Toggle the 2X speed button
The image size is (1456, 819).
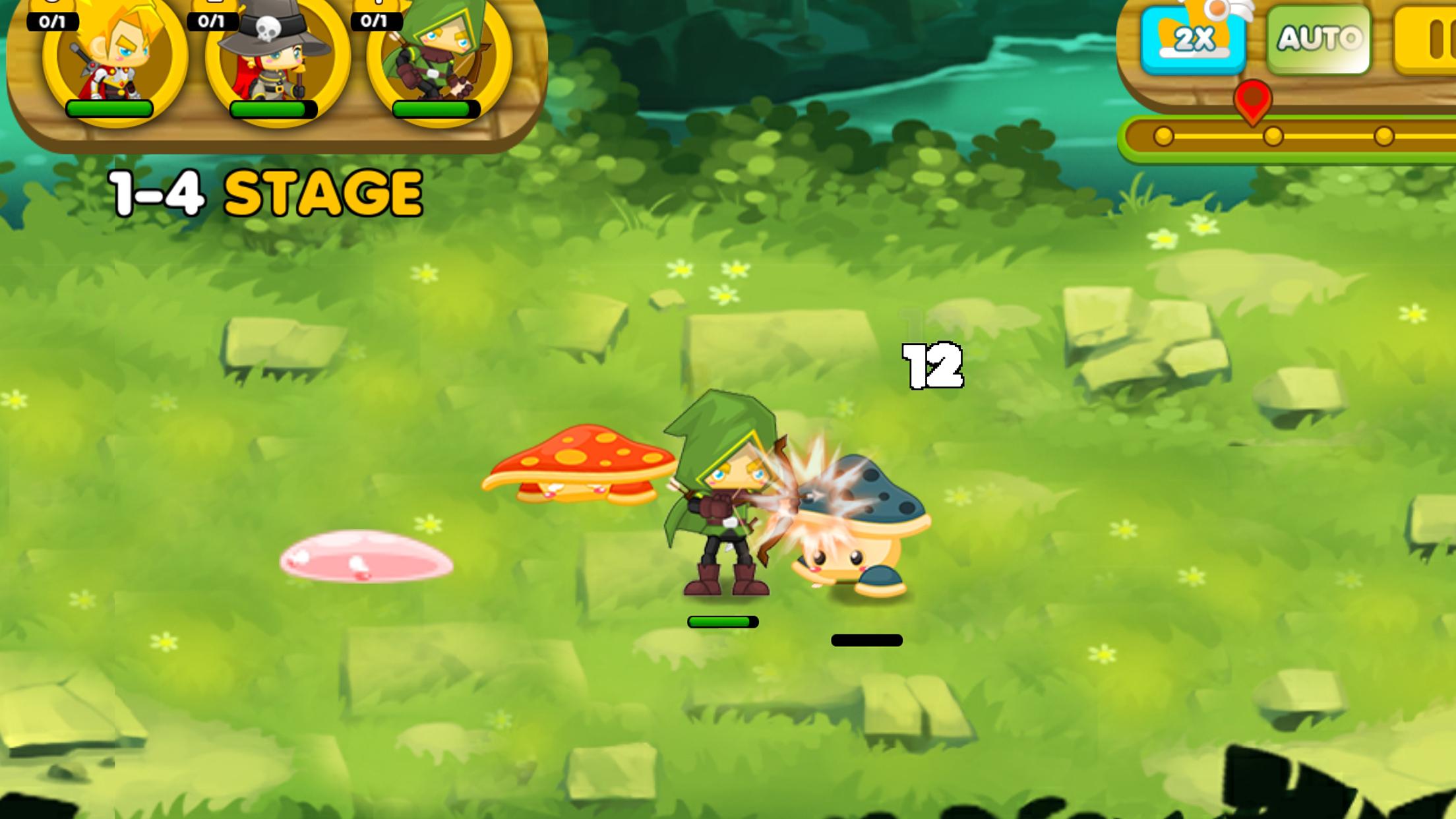coord(1193,40)
